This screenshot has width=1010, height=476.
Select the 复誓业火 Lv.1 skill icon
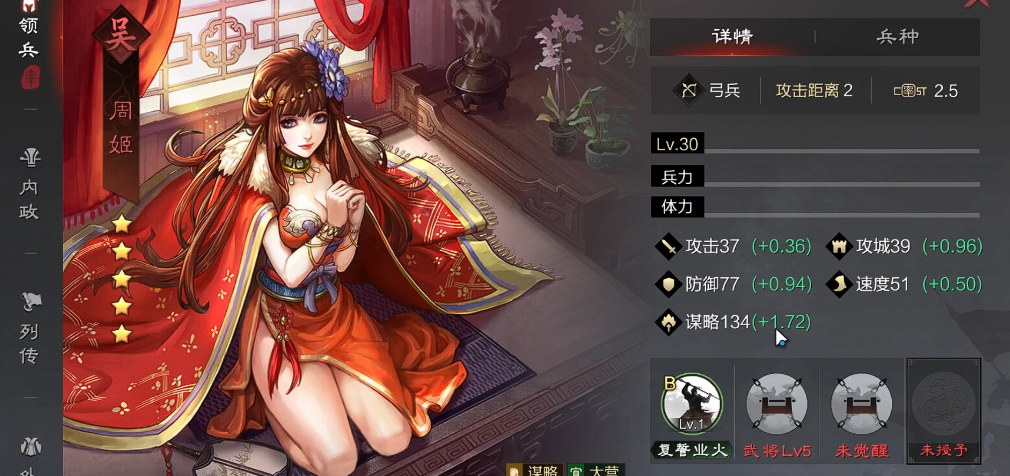(691, 403)
